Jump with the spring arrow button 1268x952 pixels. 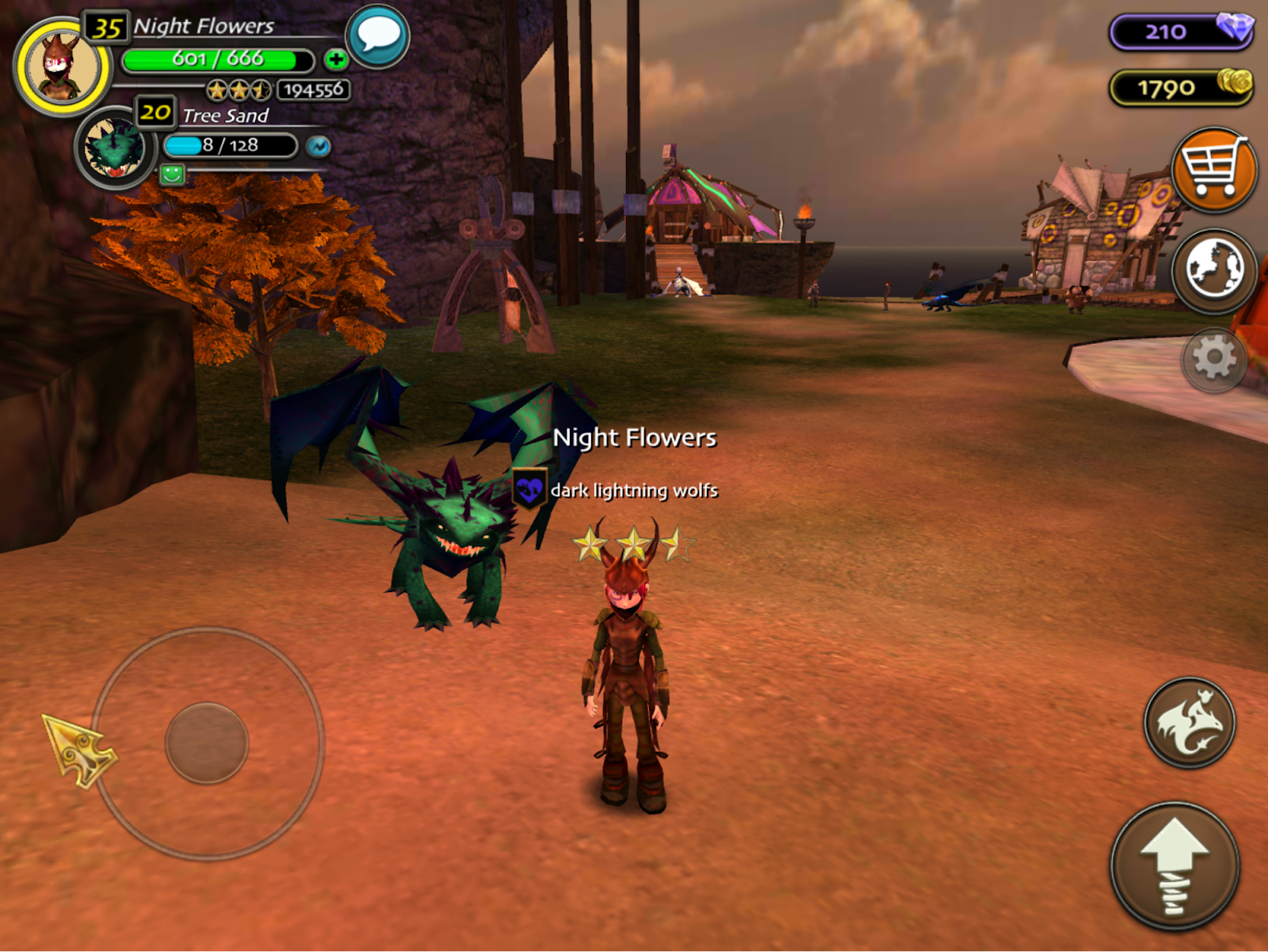pyautogui.click(x=1174, y=866)
